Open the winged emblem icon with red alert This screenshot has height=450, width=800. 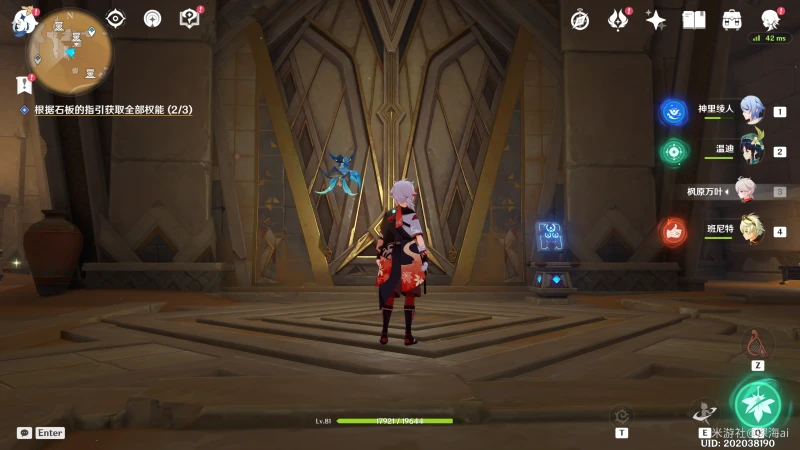point(618,20)
